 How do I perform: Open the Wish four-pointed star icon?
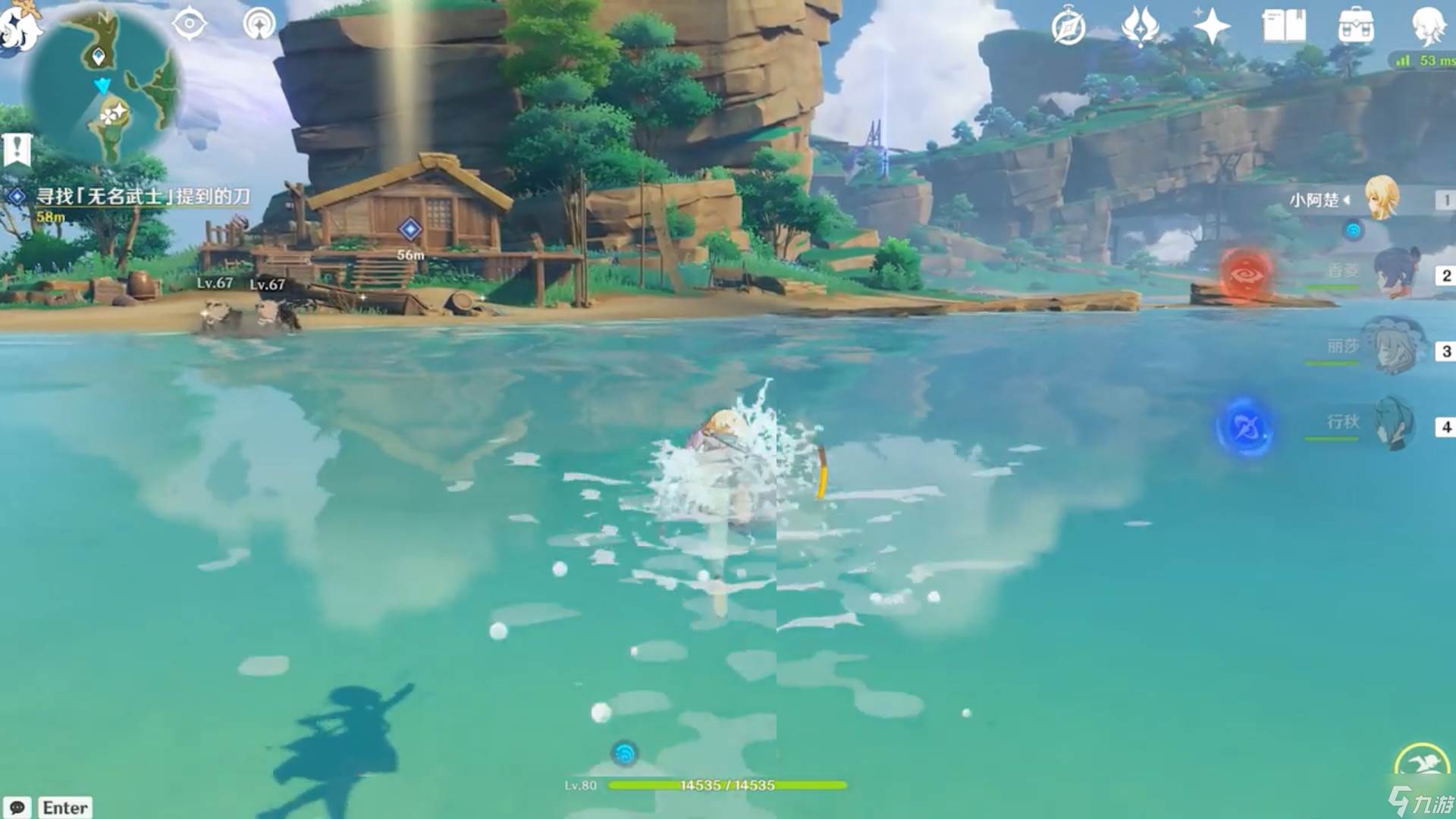(1211, 28)
